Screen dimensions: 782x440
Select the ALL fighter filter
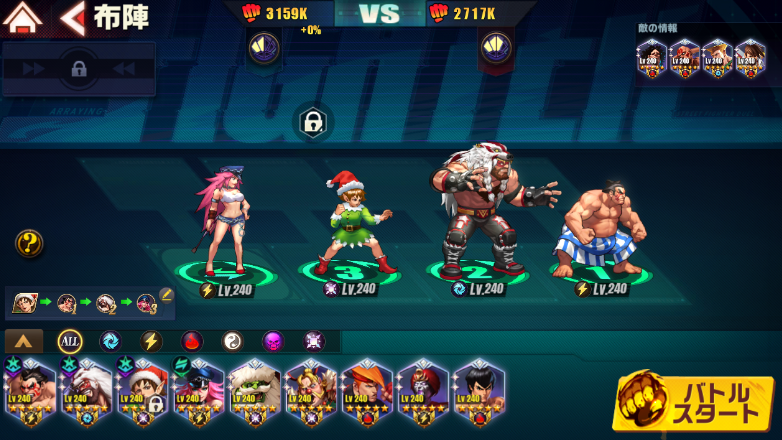pyautogui.click(x=69, y=341)
